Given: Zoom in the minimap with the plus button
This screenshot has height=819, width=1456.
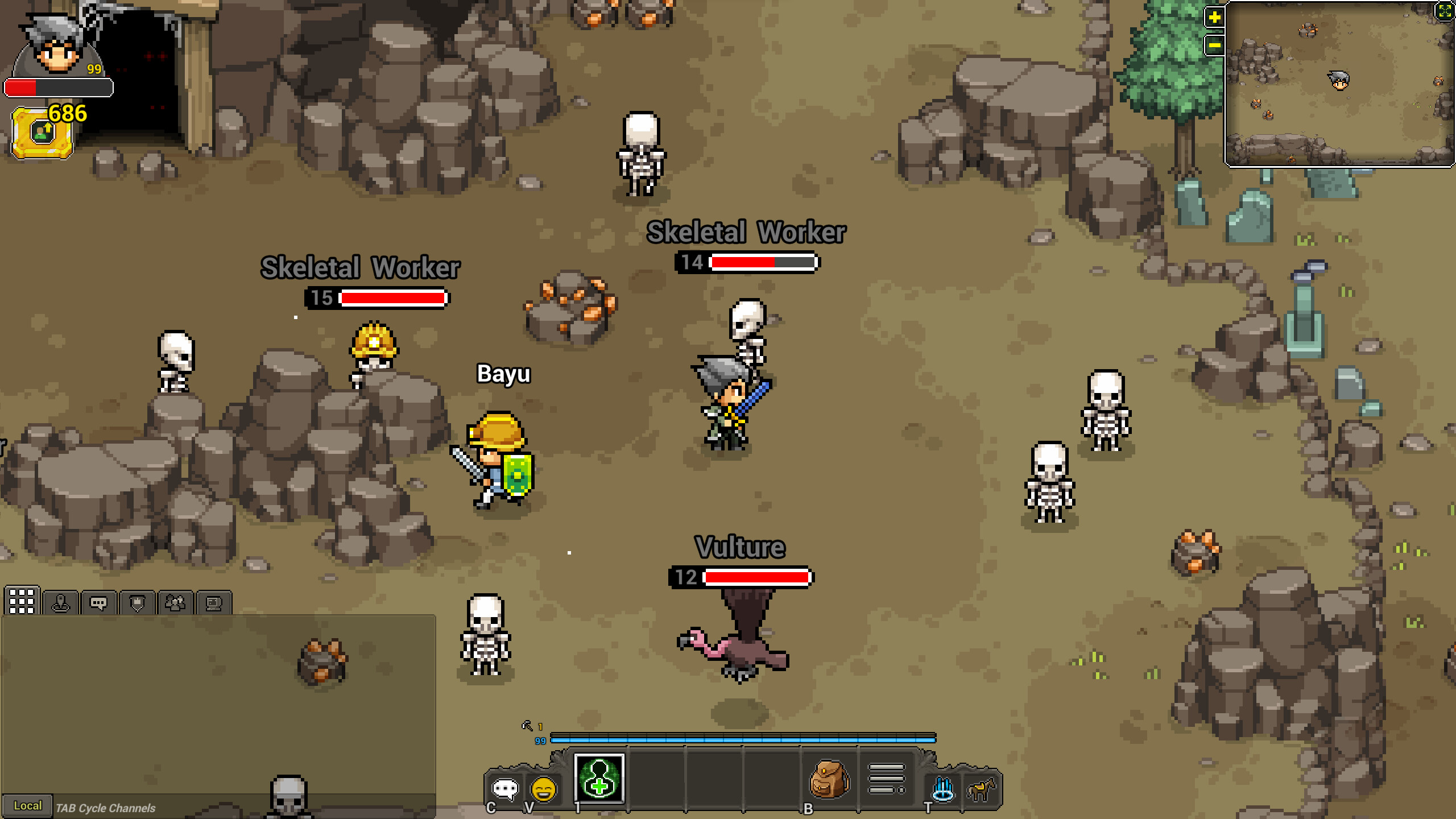Looking at the screenshot, I should (1215, 18).
